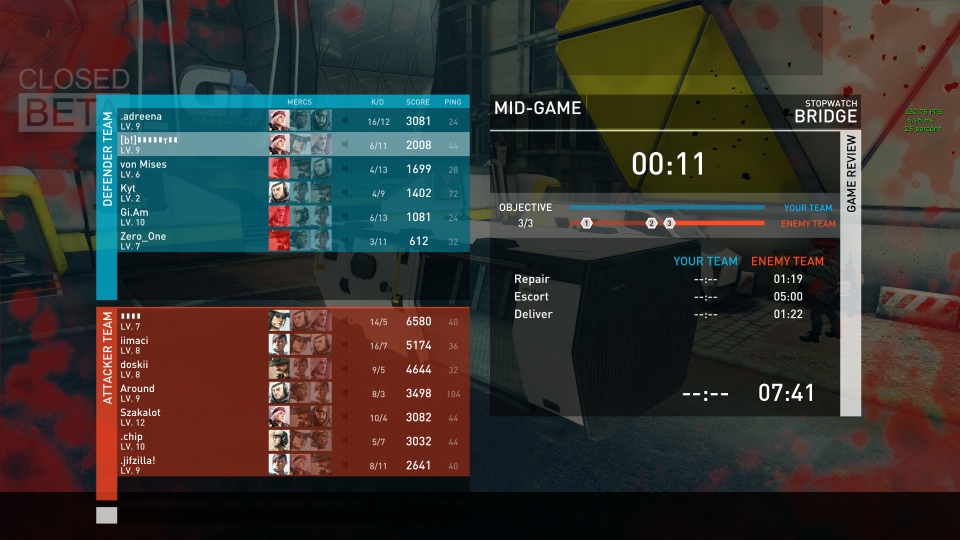Mute Szakalot using the speaker icon

(x=345, y=417)
